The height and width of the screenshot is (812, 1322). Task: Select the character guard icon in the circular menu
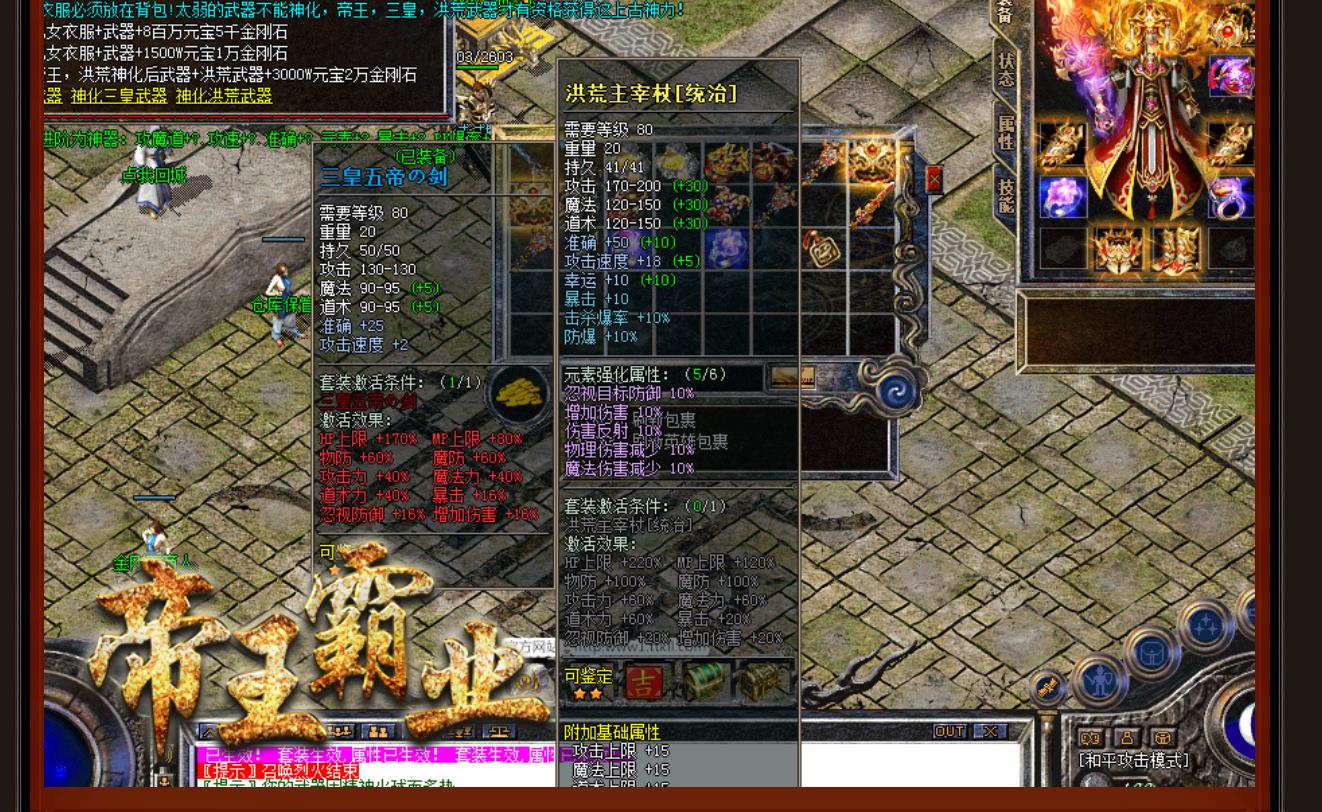click(x=1098, y=681)
